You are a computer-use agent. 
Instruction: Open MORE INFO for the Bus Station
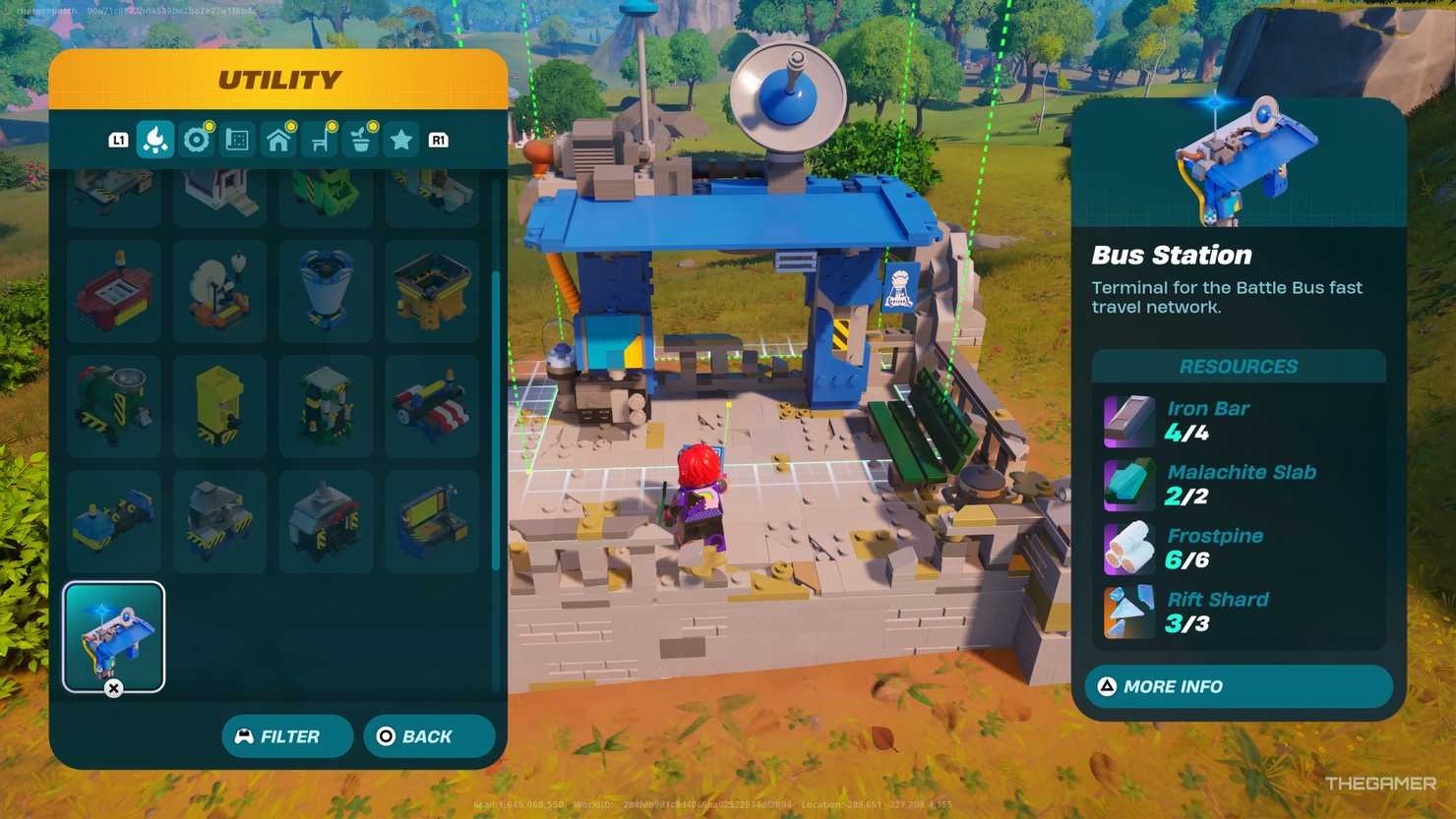(1236, 686)
